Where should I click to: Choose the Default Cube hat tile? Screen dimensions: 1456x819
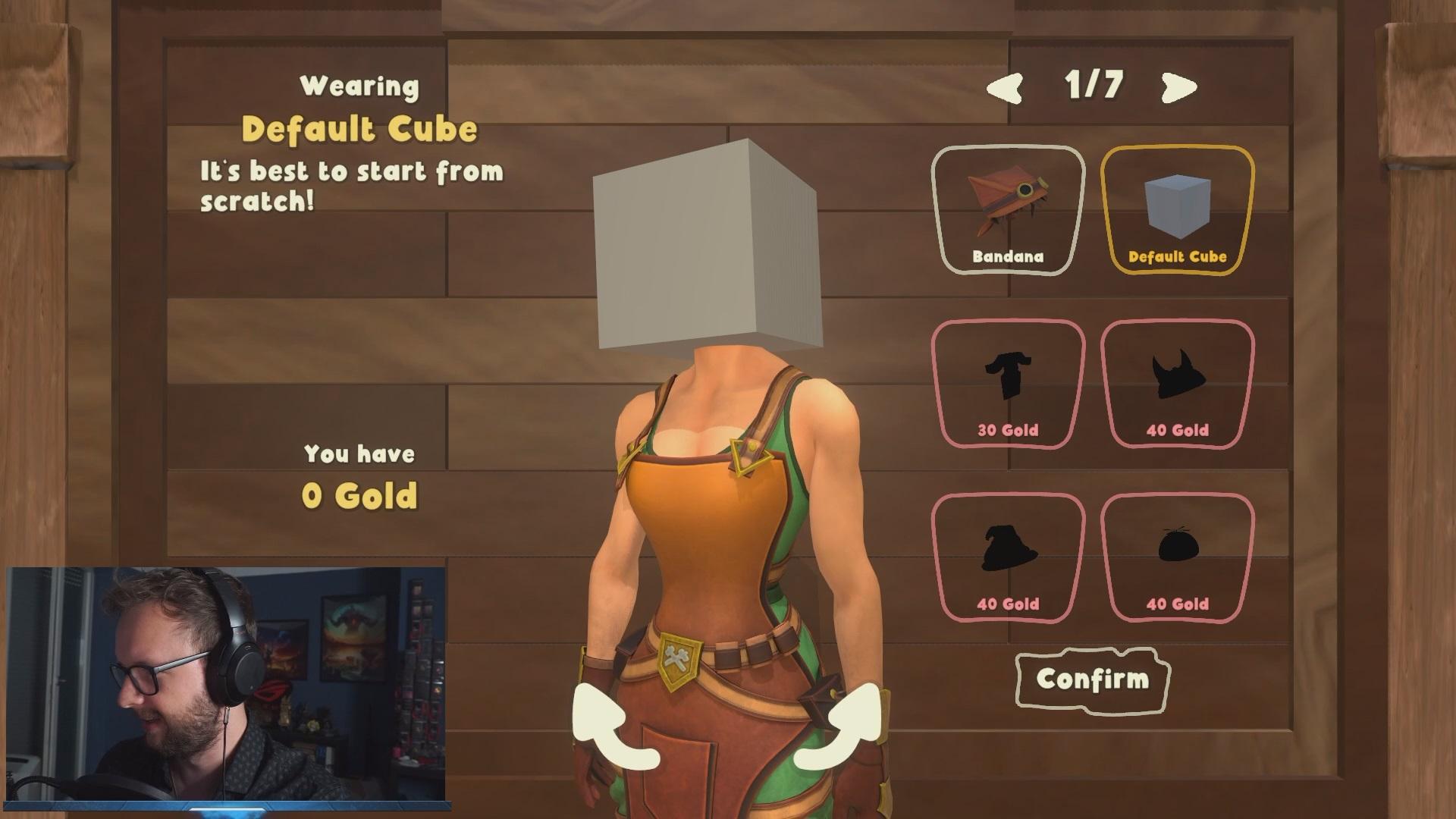(1177, 210)
